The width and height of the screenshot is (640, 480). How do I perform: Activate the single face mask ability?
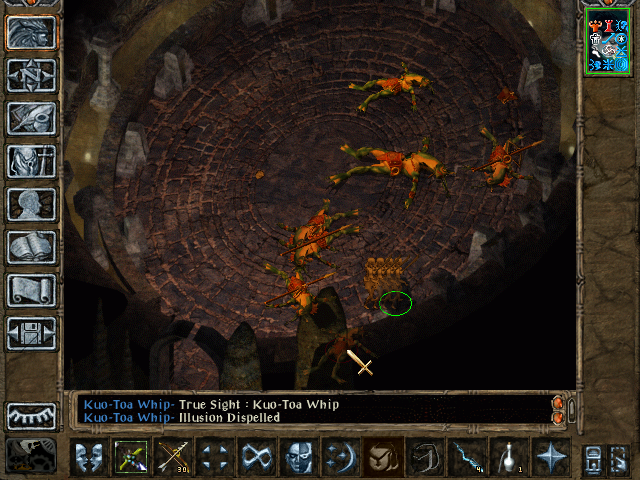299,458
